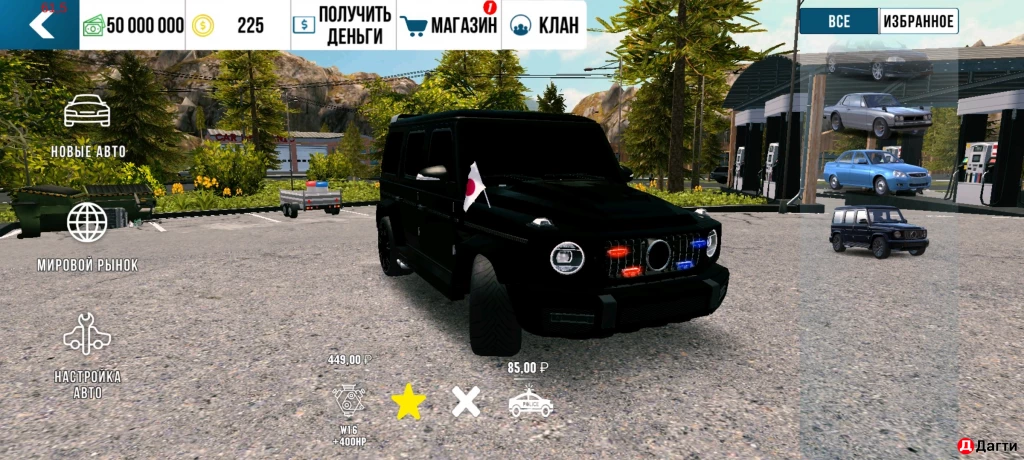Go back with the arrow button
Screen dimensions: 1024x460
(x=40, y=24)
